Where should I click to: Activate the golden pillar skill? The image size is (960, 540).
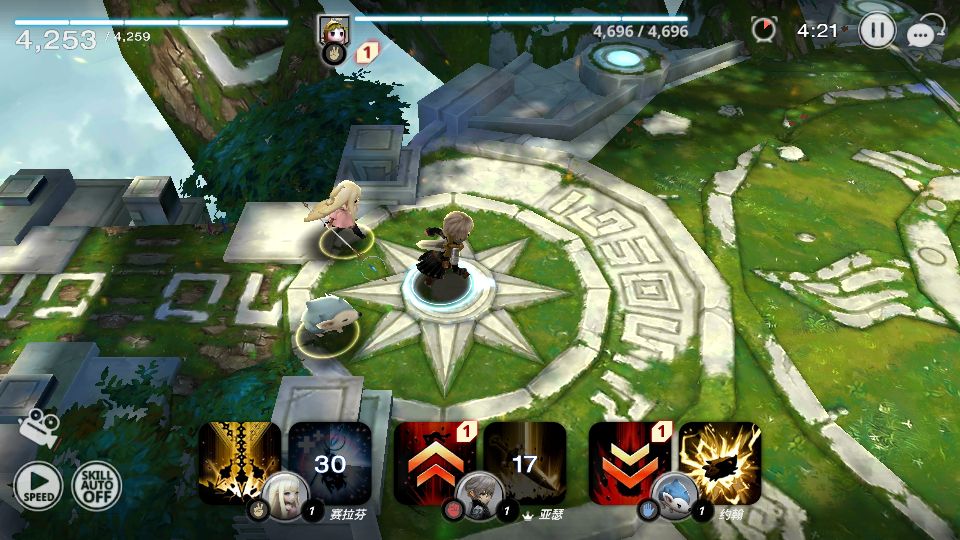coord(238,460)
